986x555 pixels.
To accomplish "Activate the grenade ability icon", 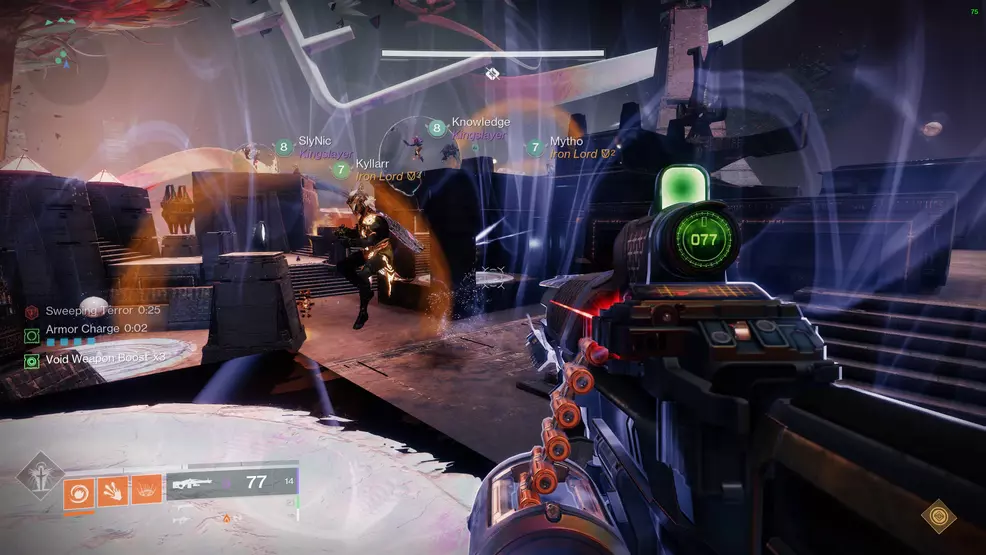I will (x=78, y=490).
